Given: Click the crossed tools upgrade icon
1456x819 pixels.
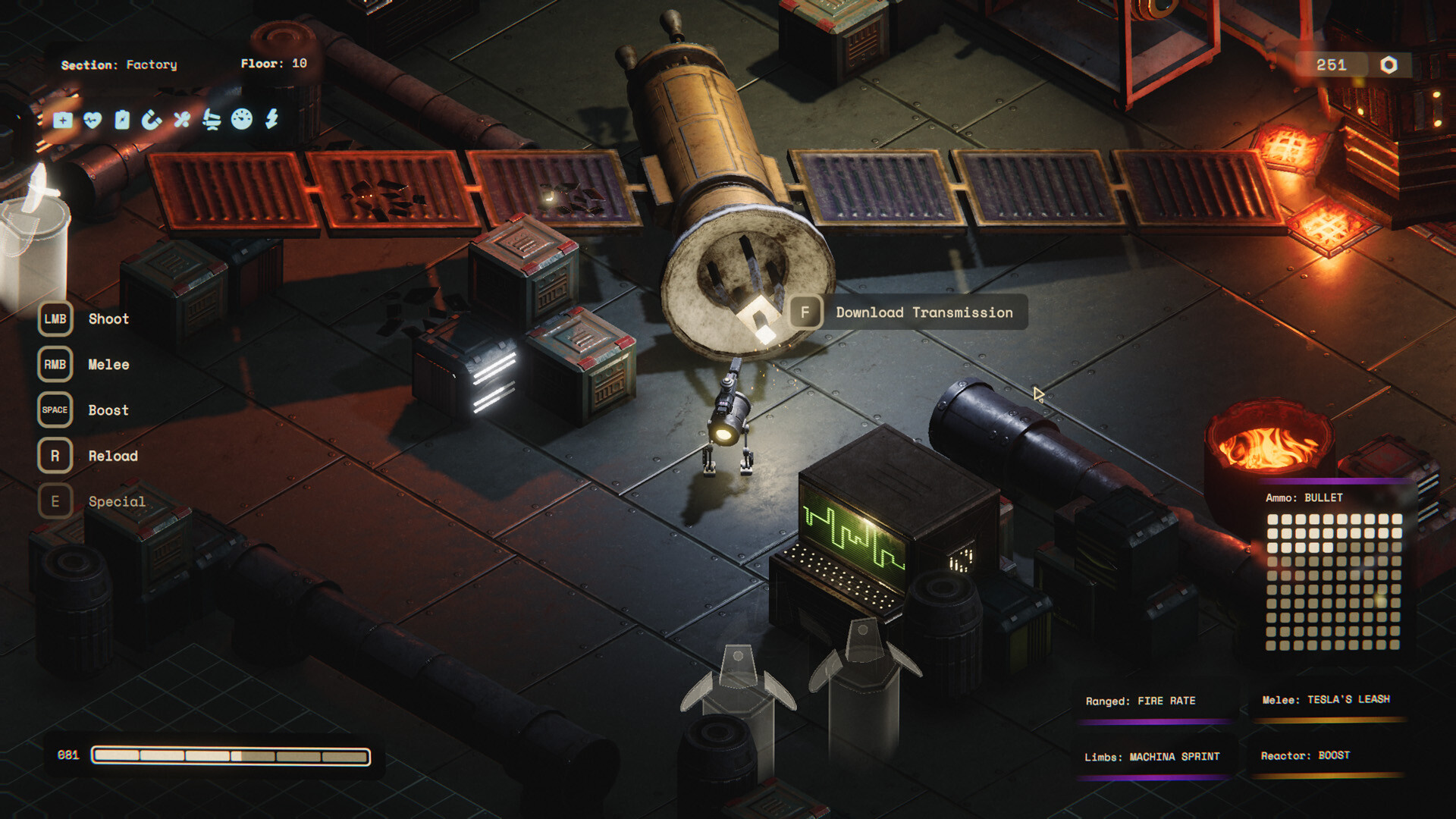Looking at the screenshot, I should [x=182, y=120].
